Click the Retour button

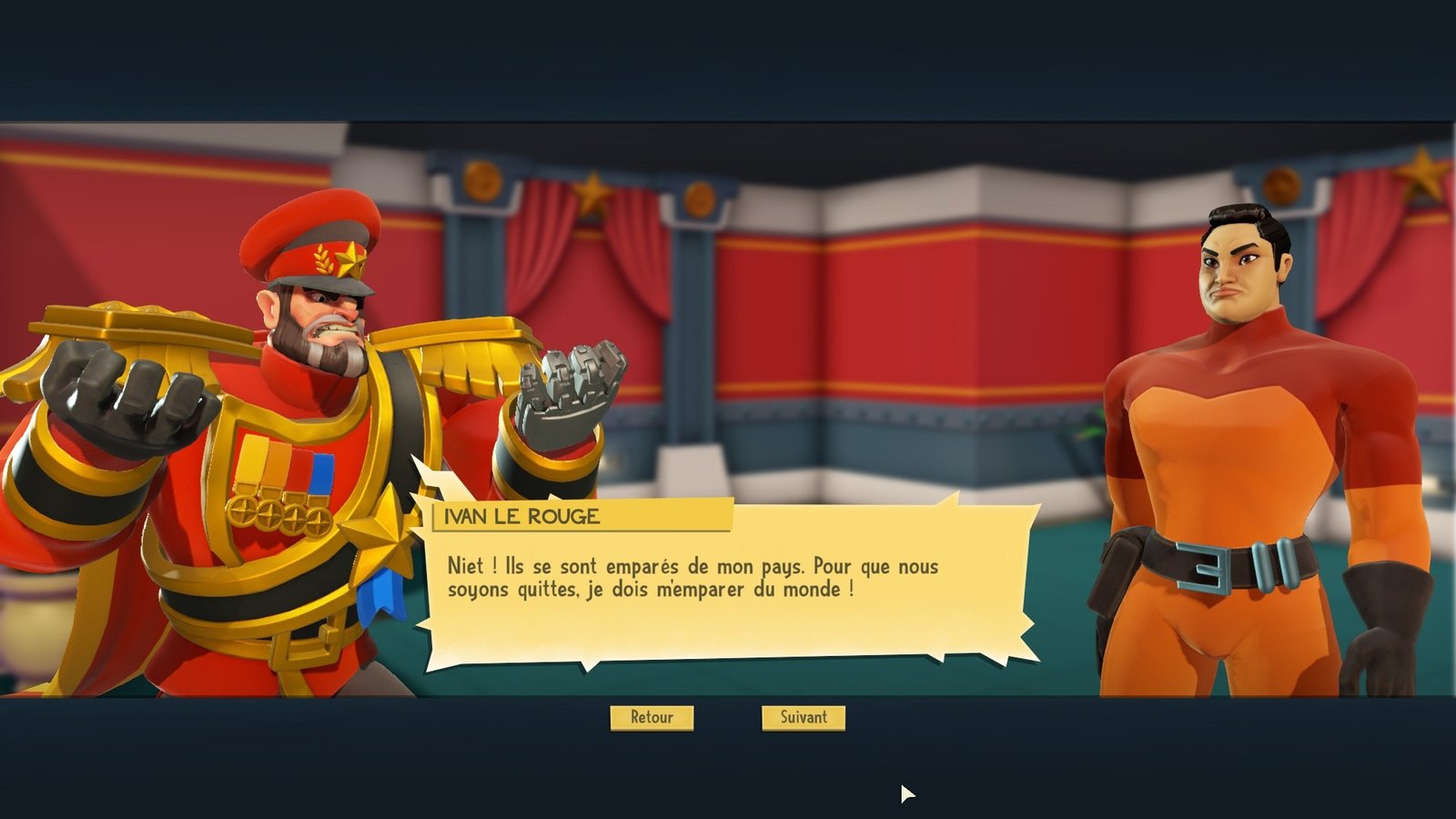pyautogui.click(x=652, y=717)
